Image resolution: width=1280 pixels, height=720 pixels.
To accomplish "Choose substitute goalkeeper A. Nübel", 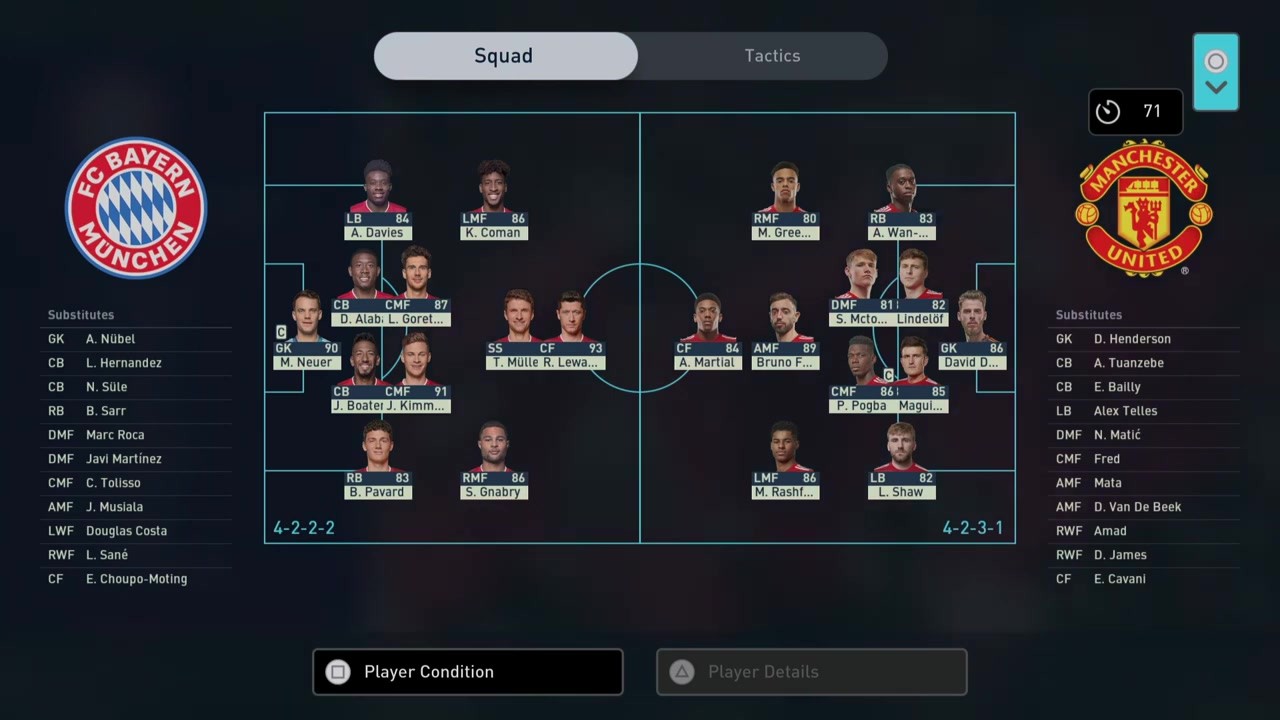I will point(110,339).
